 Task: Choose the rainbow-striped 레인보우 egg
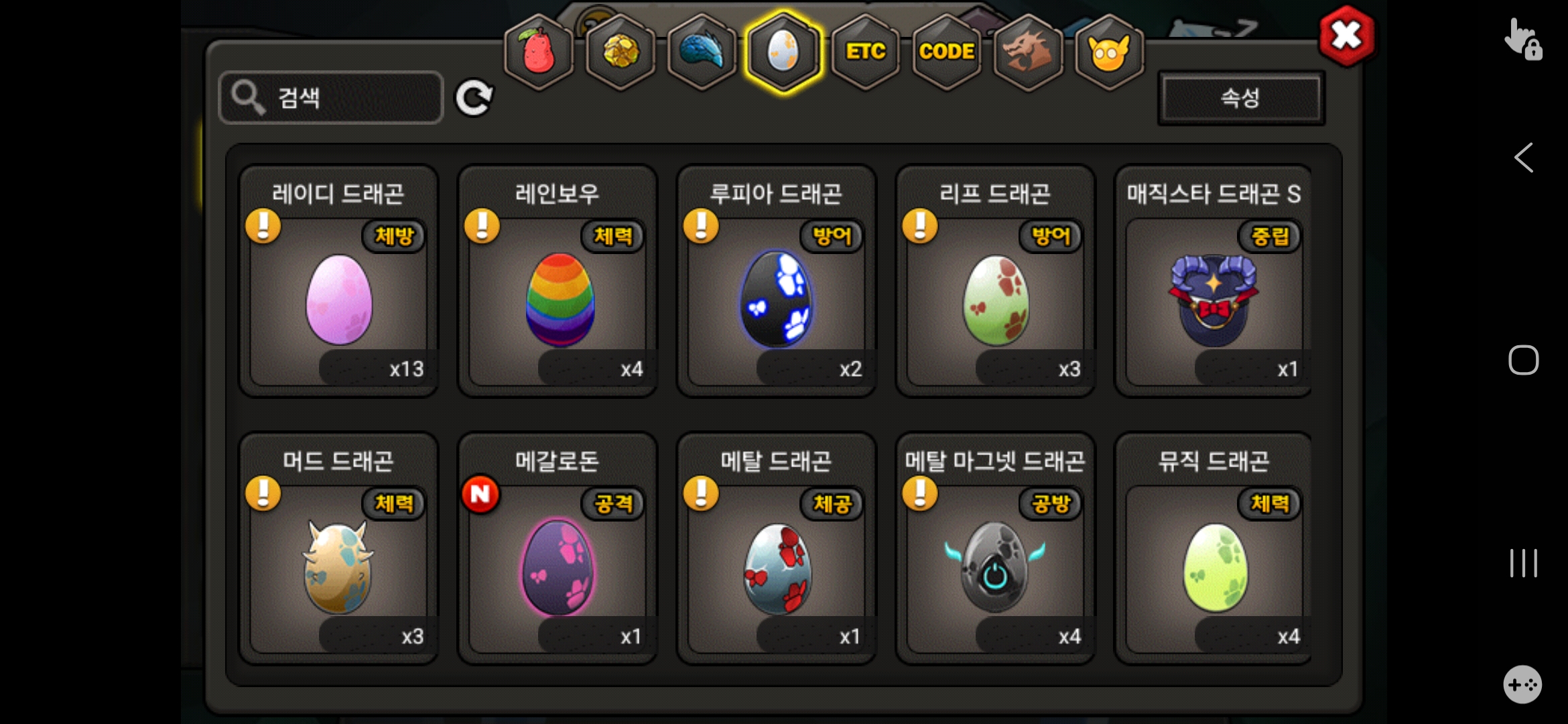[x=558, y=300]
